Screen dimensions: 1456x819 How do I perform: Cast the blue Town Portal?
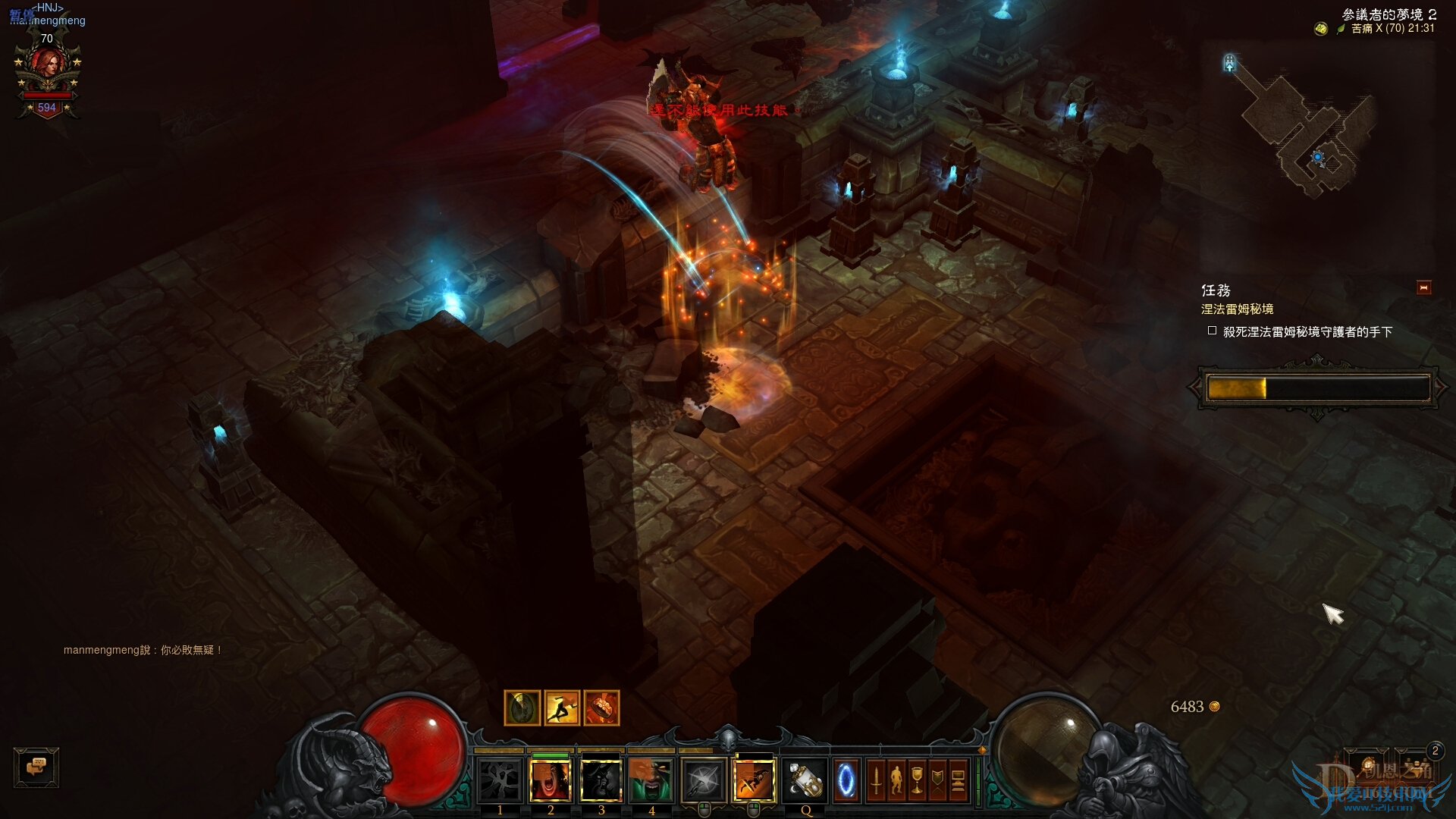[x=846, y=781]
